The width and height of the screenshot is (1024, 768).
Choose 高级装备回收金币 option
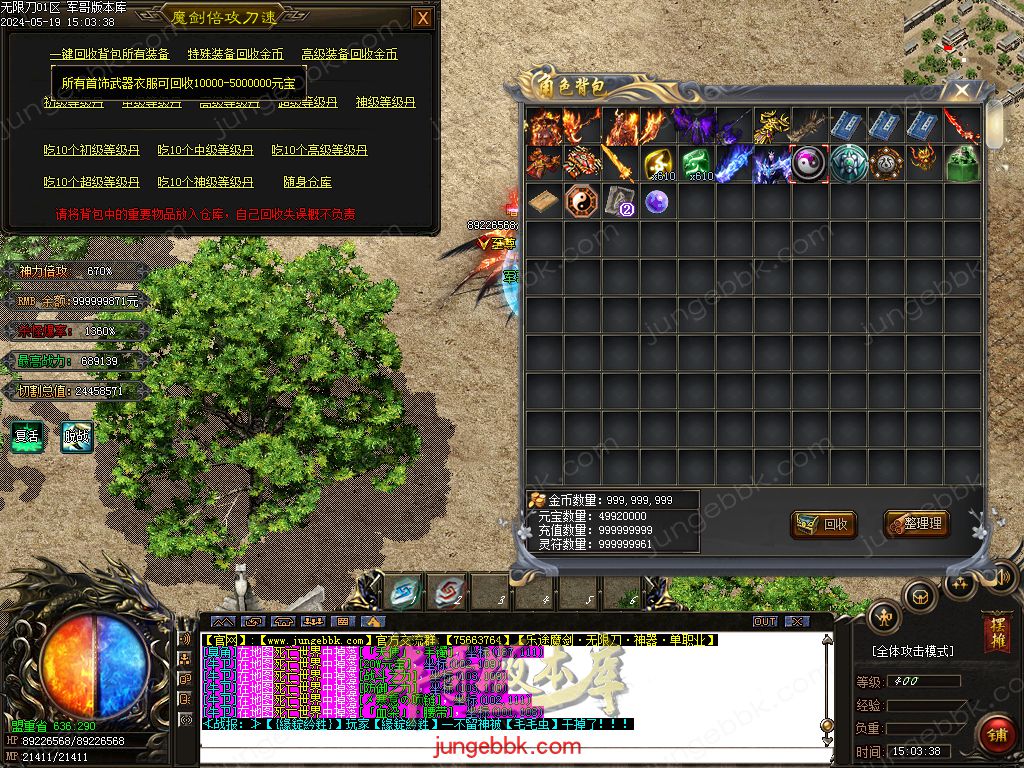point(350,54)
